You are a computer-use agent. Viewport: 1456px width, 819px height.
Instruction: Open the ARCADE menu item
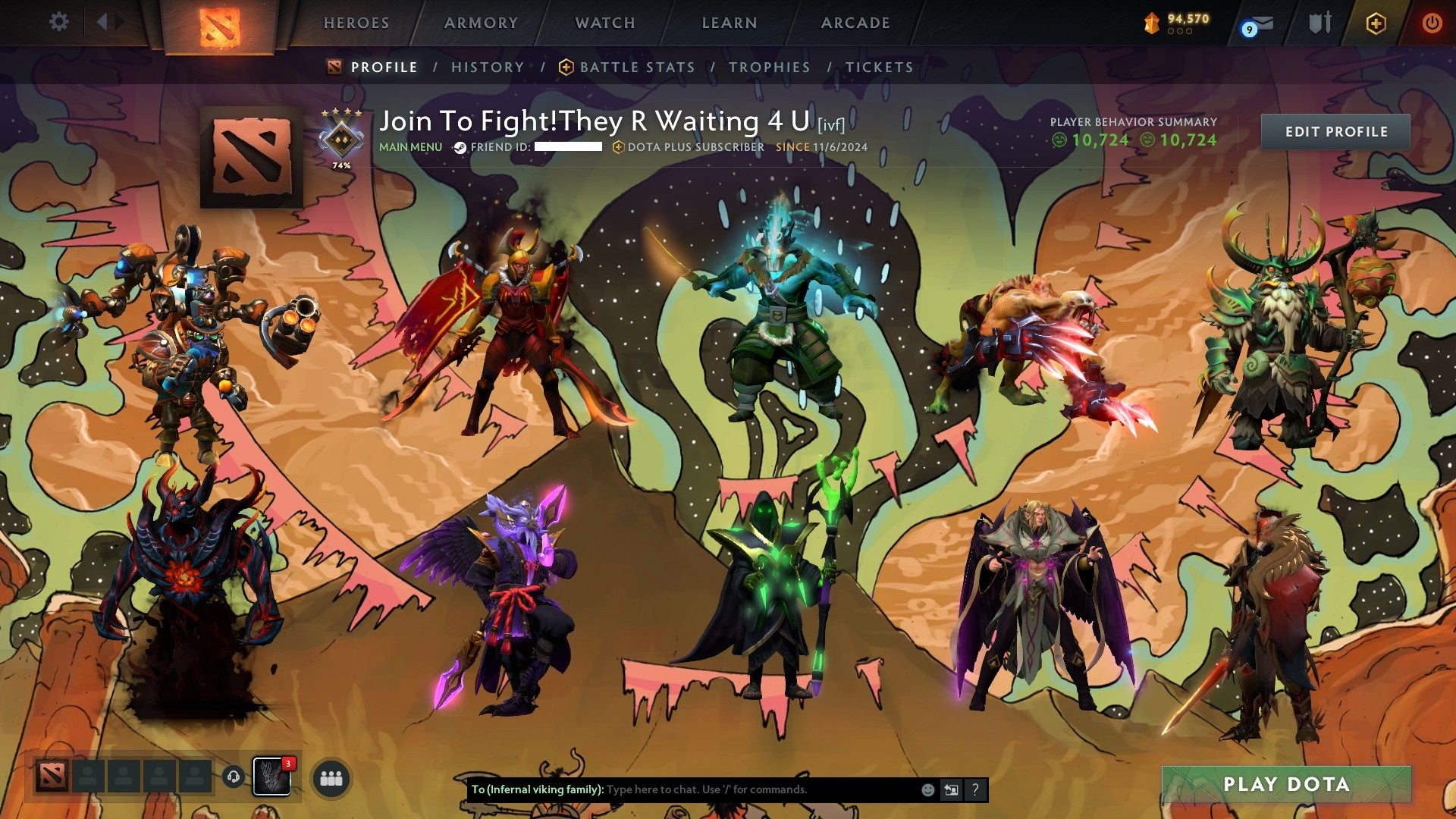click(x=855, y=23)
